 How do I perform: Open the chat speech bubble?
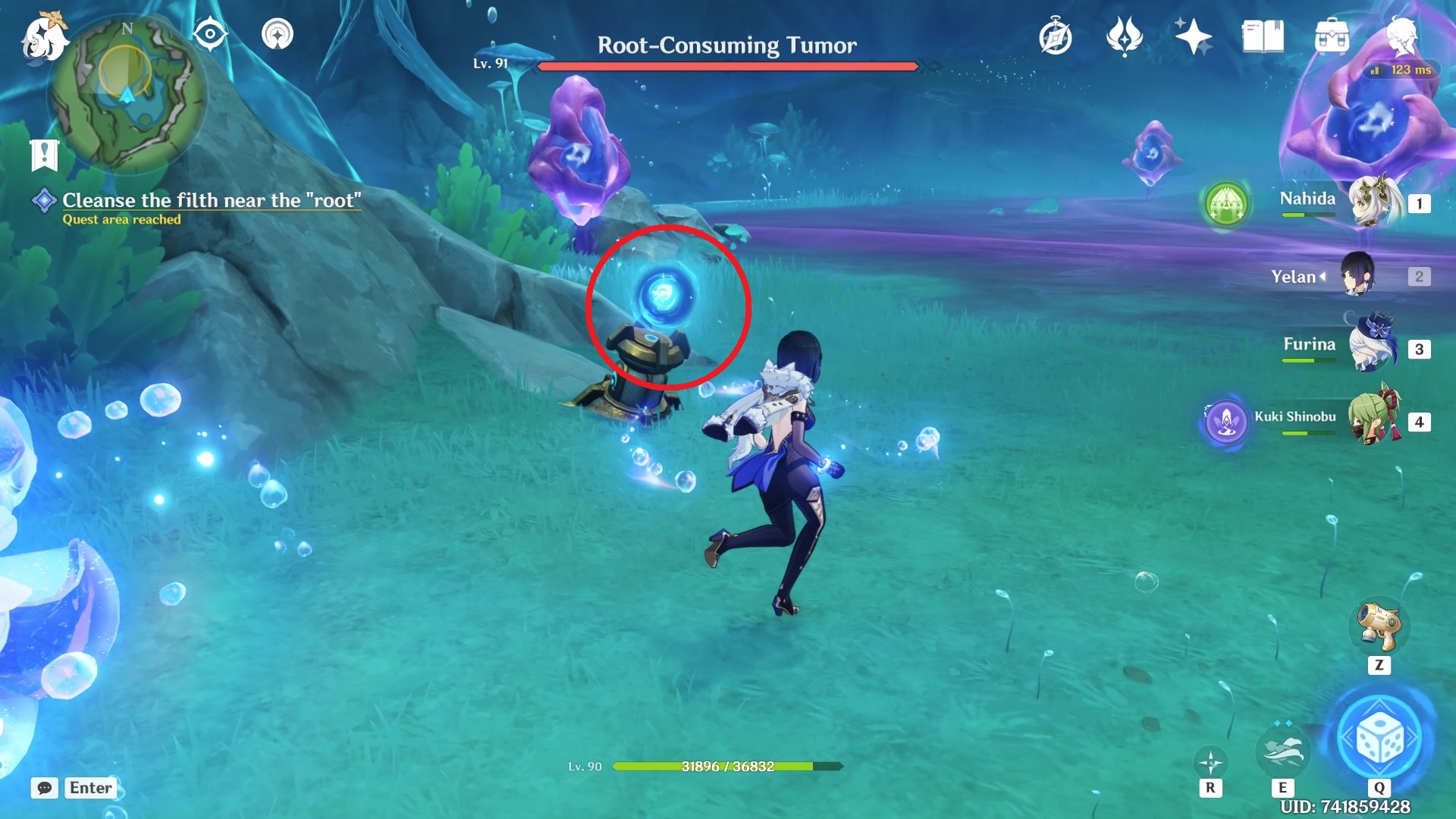[x=45, y=788]
